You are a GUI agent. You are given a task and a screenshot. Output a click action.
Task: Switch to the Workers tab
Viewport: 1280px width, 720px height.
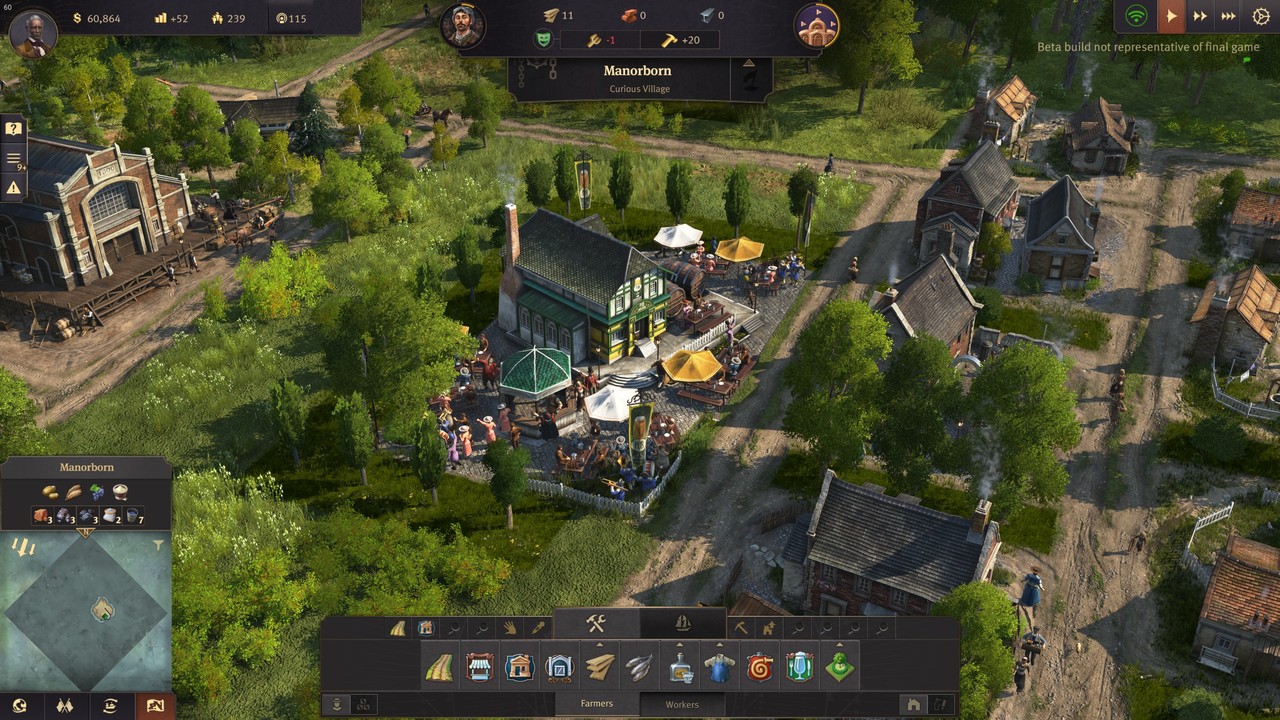pos(682,704)
